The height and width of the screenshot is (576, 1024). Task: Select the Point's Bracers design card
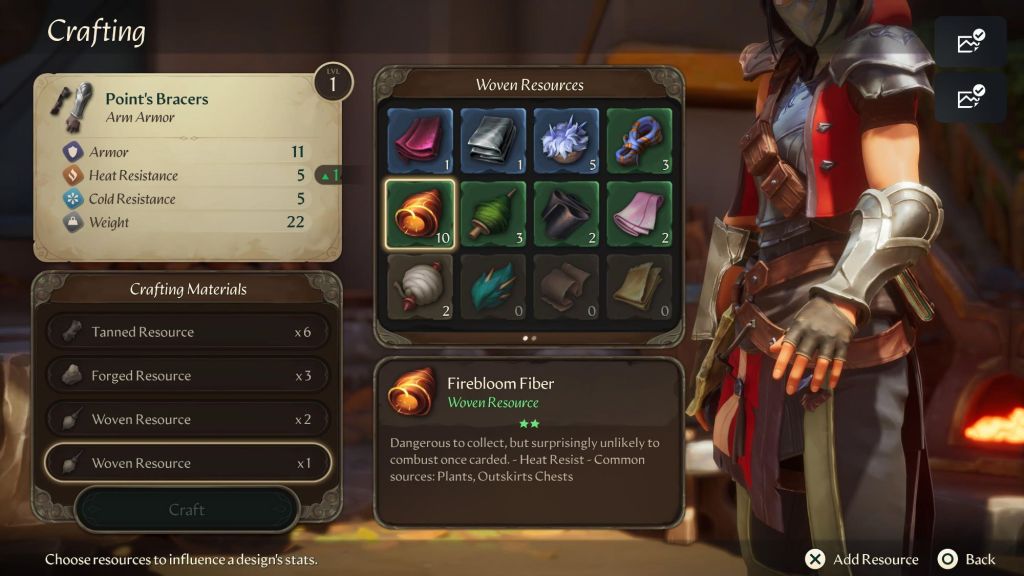coord(187,167)
